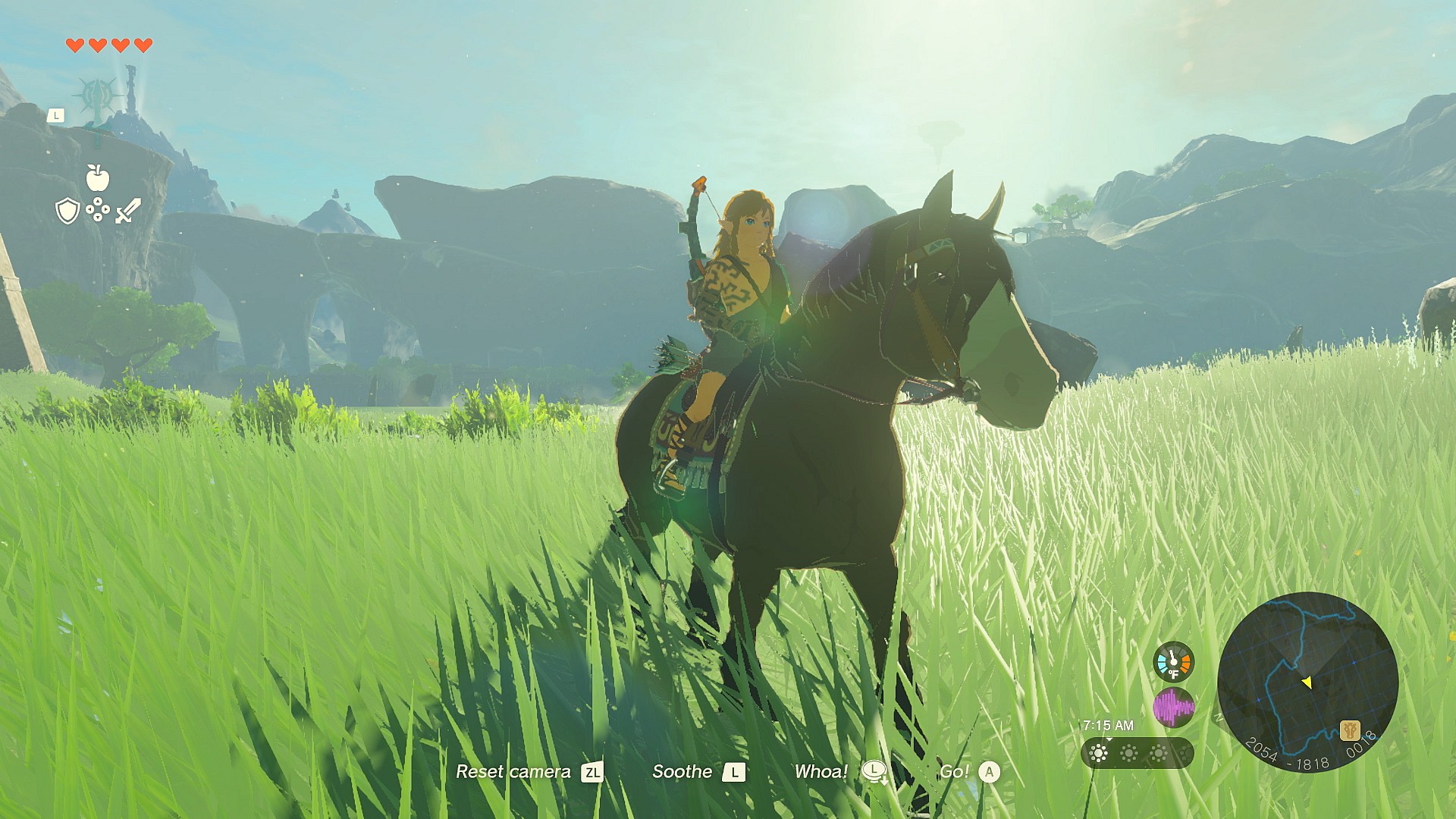
Task: Select the yellow player arrow on the minimap
Action: 1307,681
